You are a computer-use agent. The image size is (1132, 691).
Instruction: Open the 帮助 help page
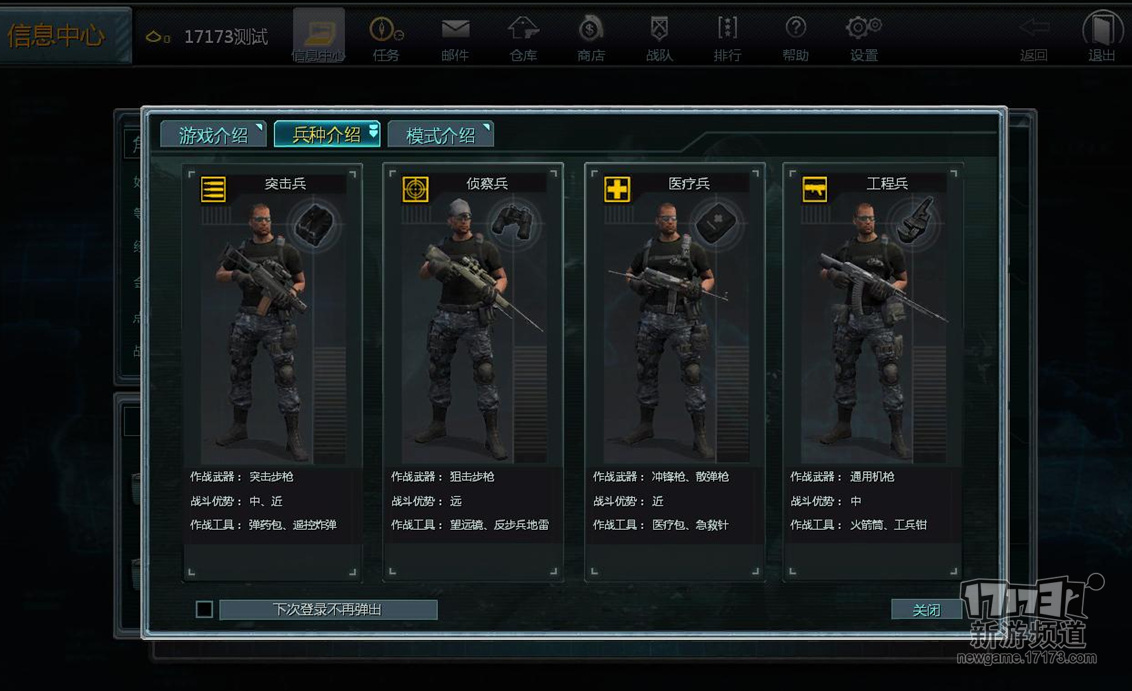pyautogui.click(x=796, y=37)
